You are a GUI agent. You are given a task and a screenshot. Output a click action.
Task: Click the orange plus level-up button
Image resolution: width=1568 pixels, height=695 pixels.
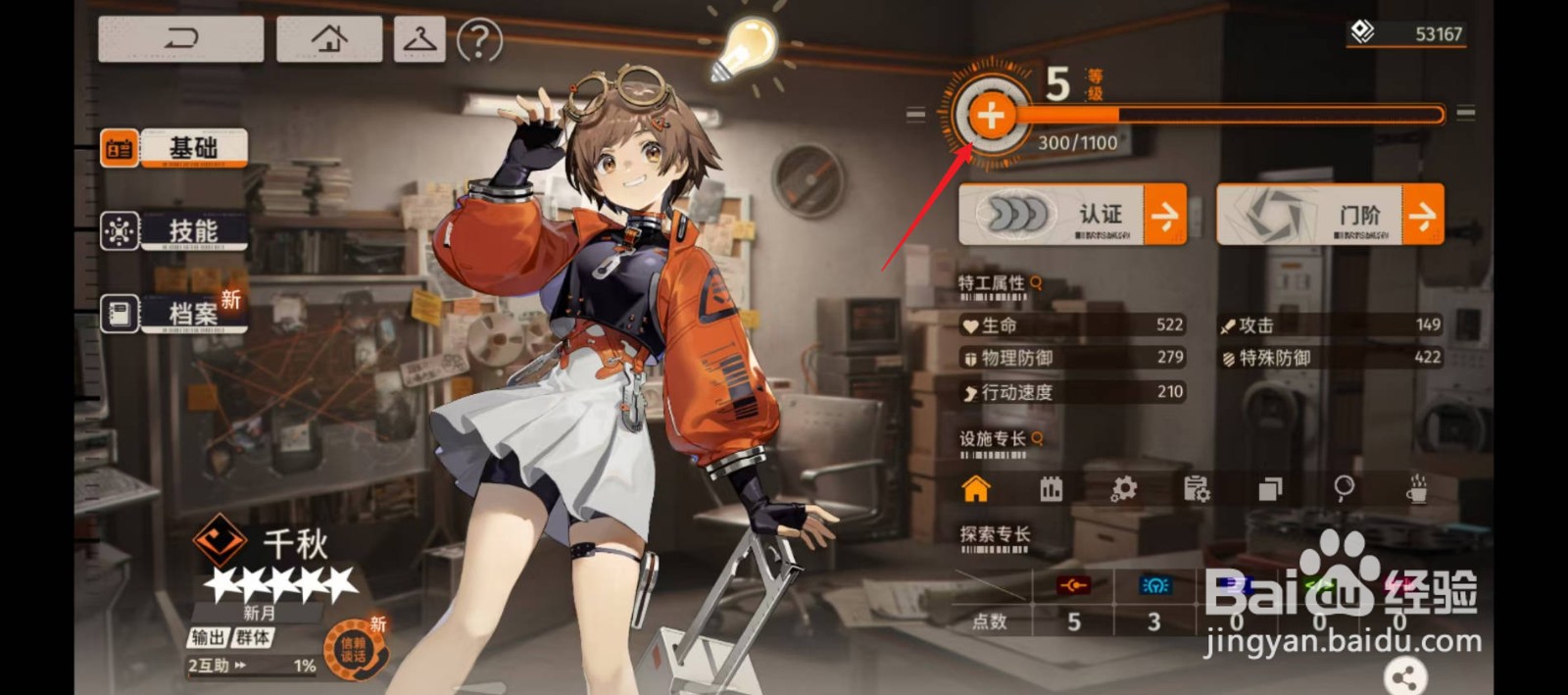point(991,116)
